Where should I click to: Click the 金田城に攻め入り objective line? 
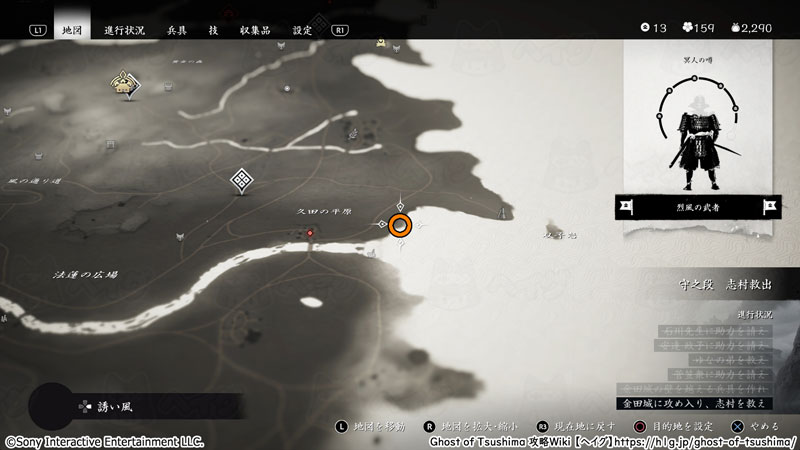pos(697,401)
